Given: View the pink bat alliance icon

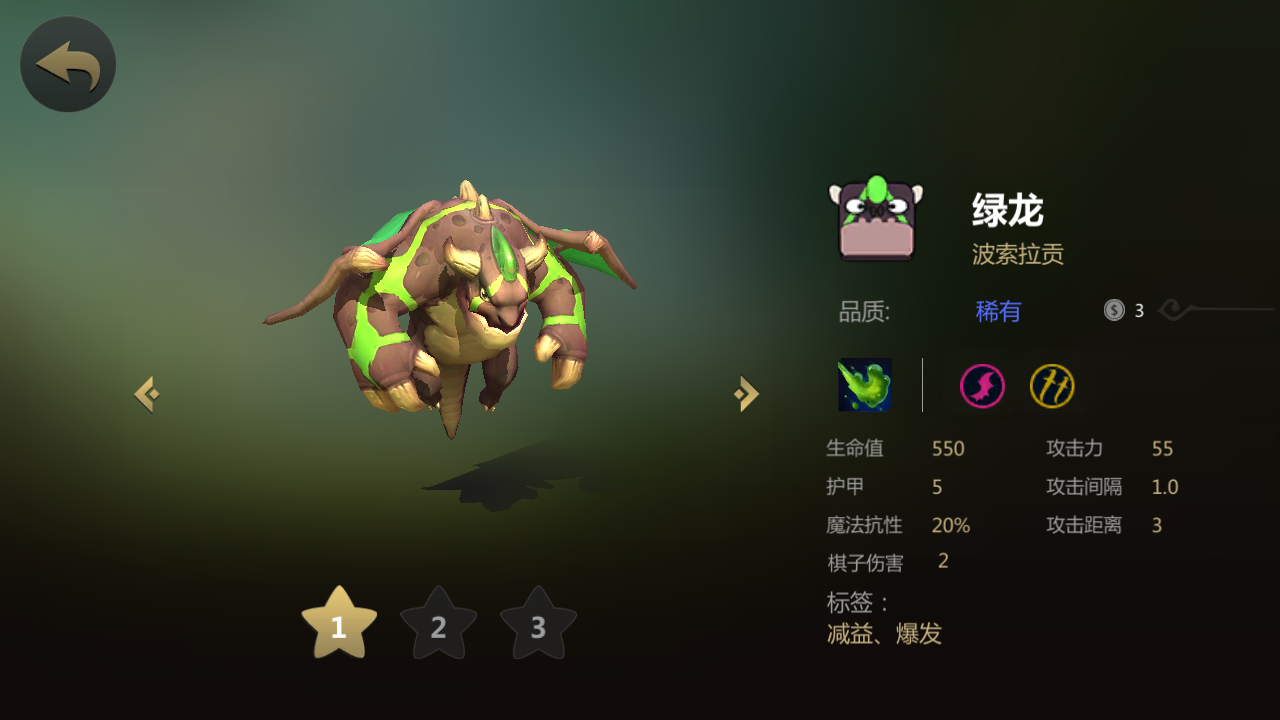Looking at the screenshot, I should click(980, 385).
